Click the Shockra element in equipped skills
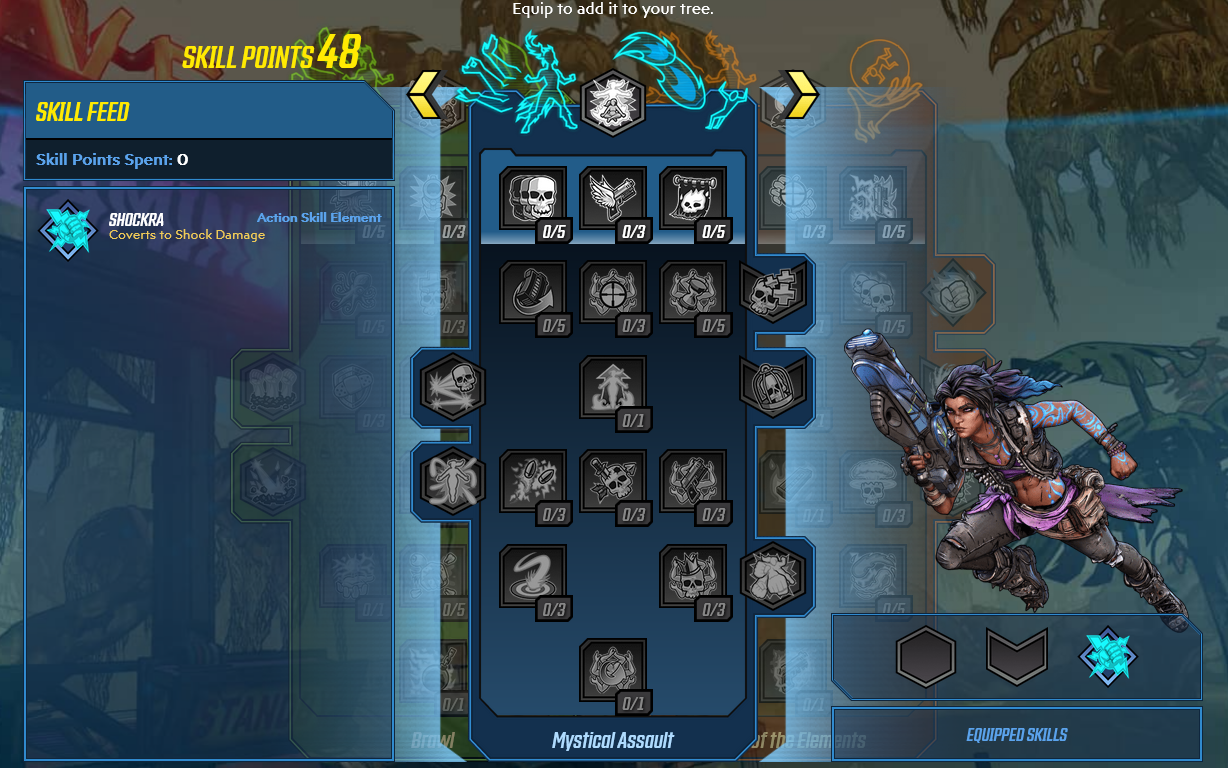1228x768 pixels. (x=1107, y=656)
